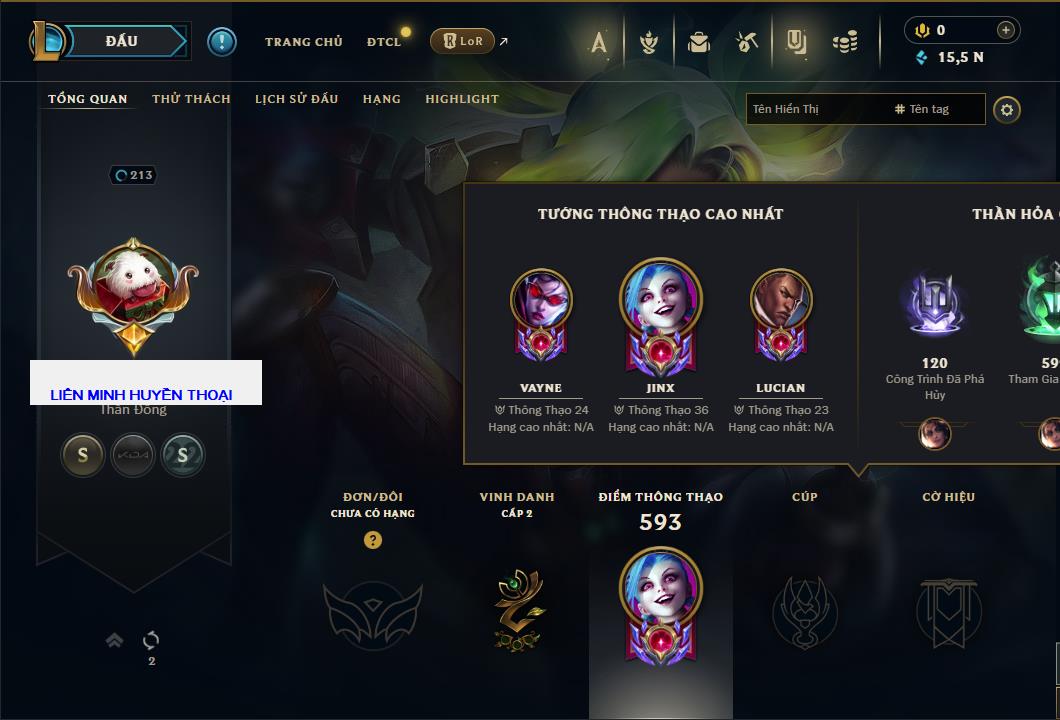Add RP with the plus button
The height and width of the screenshot is (720, 1060).
[1006, 30]
